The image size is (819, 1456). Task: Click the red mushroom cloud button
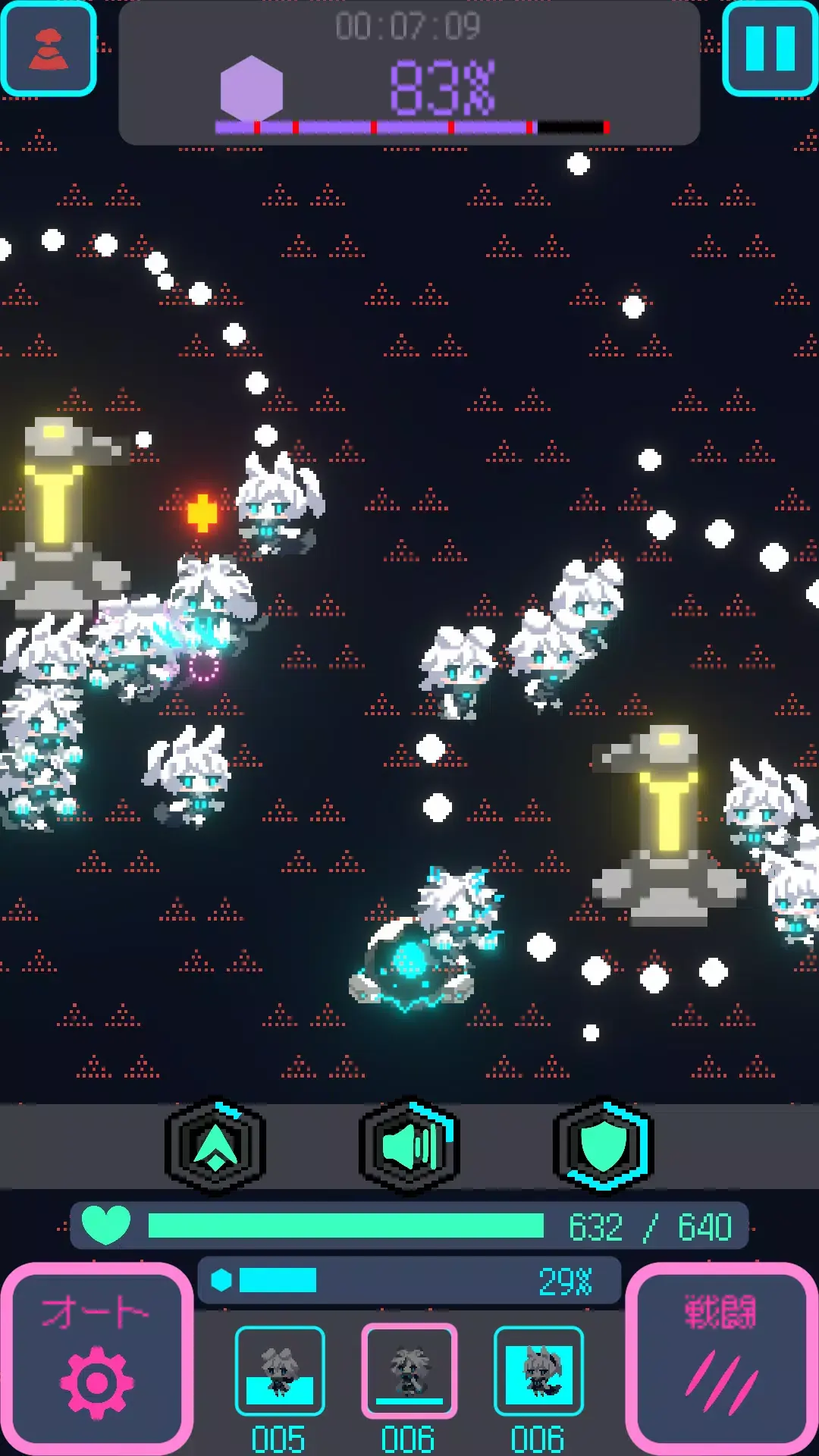pos(49,49)
